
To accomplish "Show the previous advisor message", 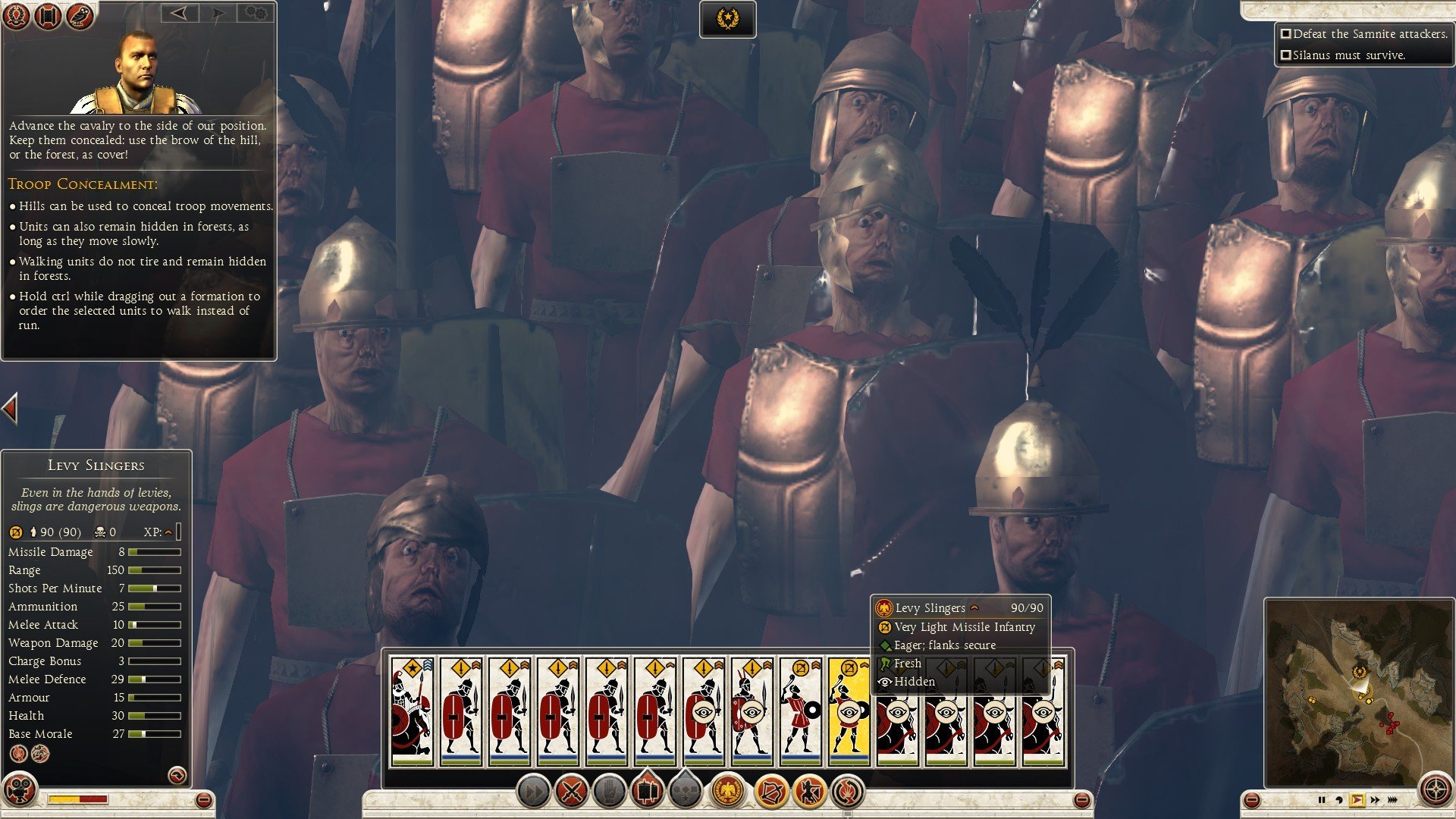I will (x=179, y=14).
